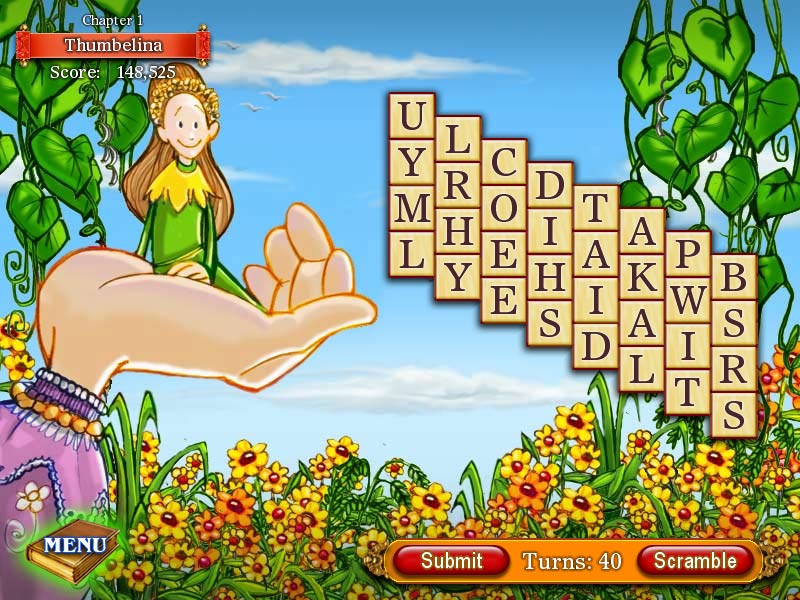The image size is (800, 600).
Task: Open the book-shaped Menu button
Action: [74, 546]
